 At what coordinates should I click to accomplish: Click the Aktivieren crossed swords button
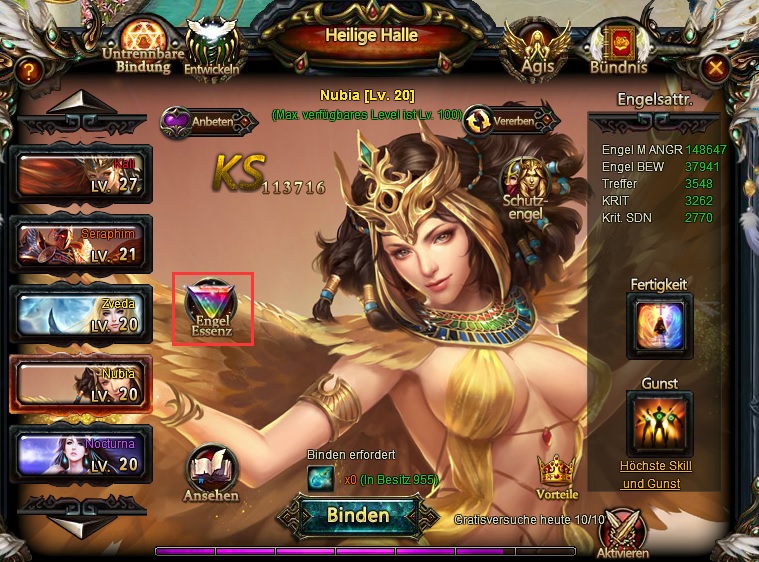[622, 533]
